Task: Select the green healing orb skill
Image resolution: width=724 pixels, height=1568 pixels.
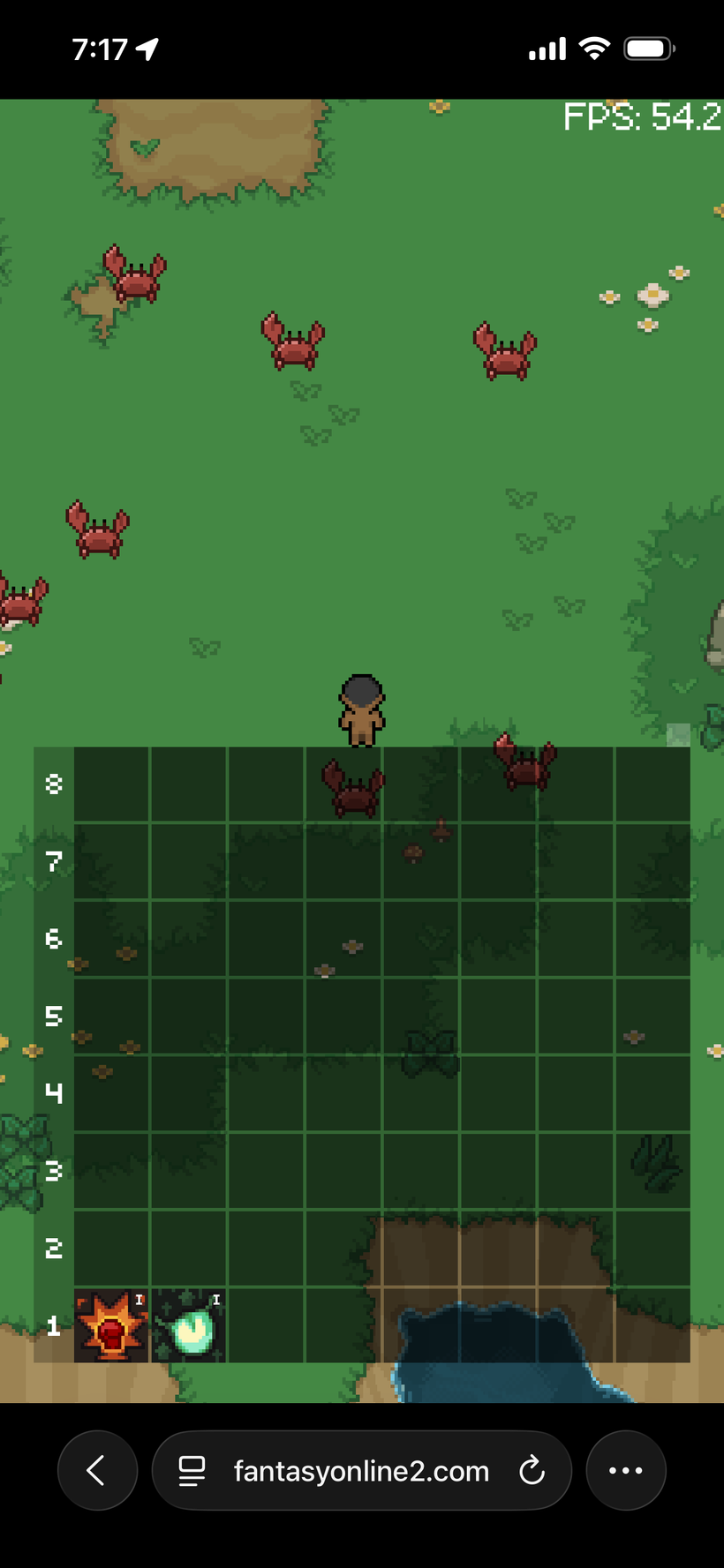Action: 189,1324
